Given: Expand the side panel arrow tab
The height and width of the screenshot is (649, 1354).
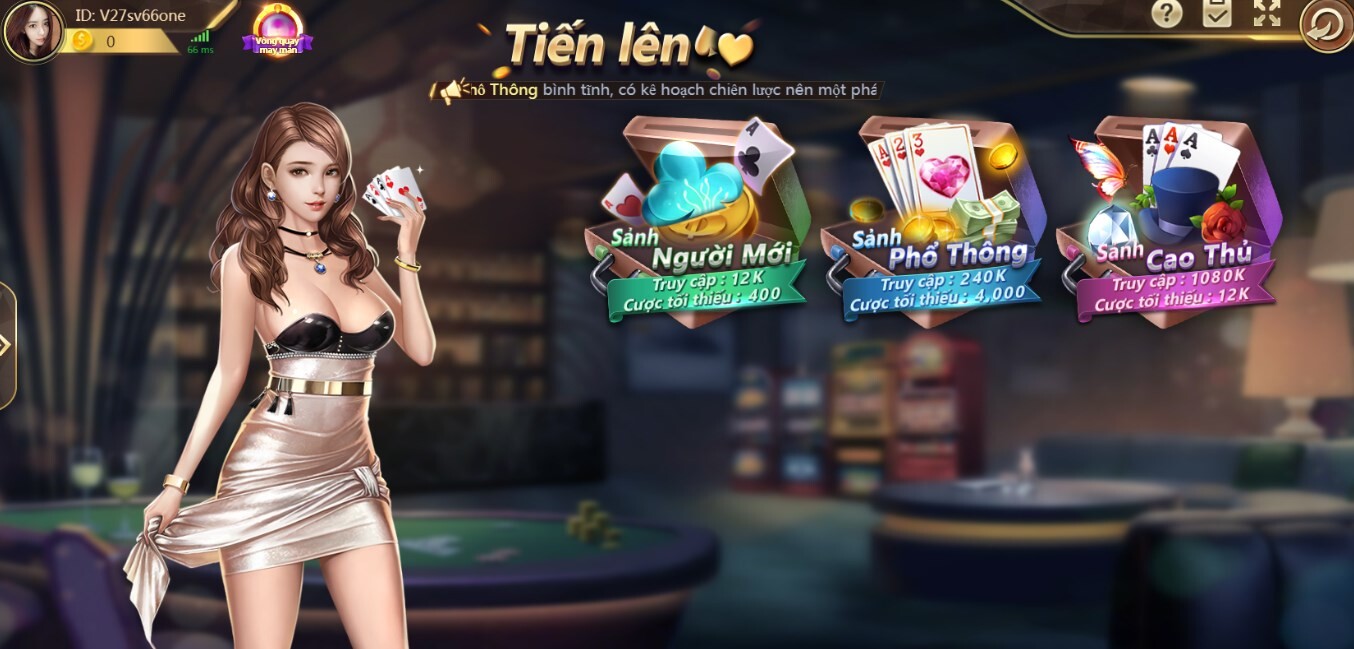Looking at the screenshot, I should pyautogui.click(x=6, y=346).
